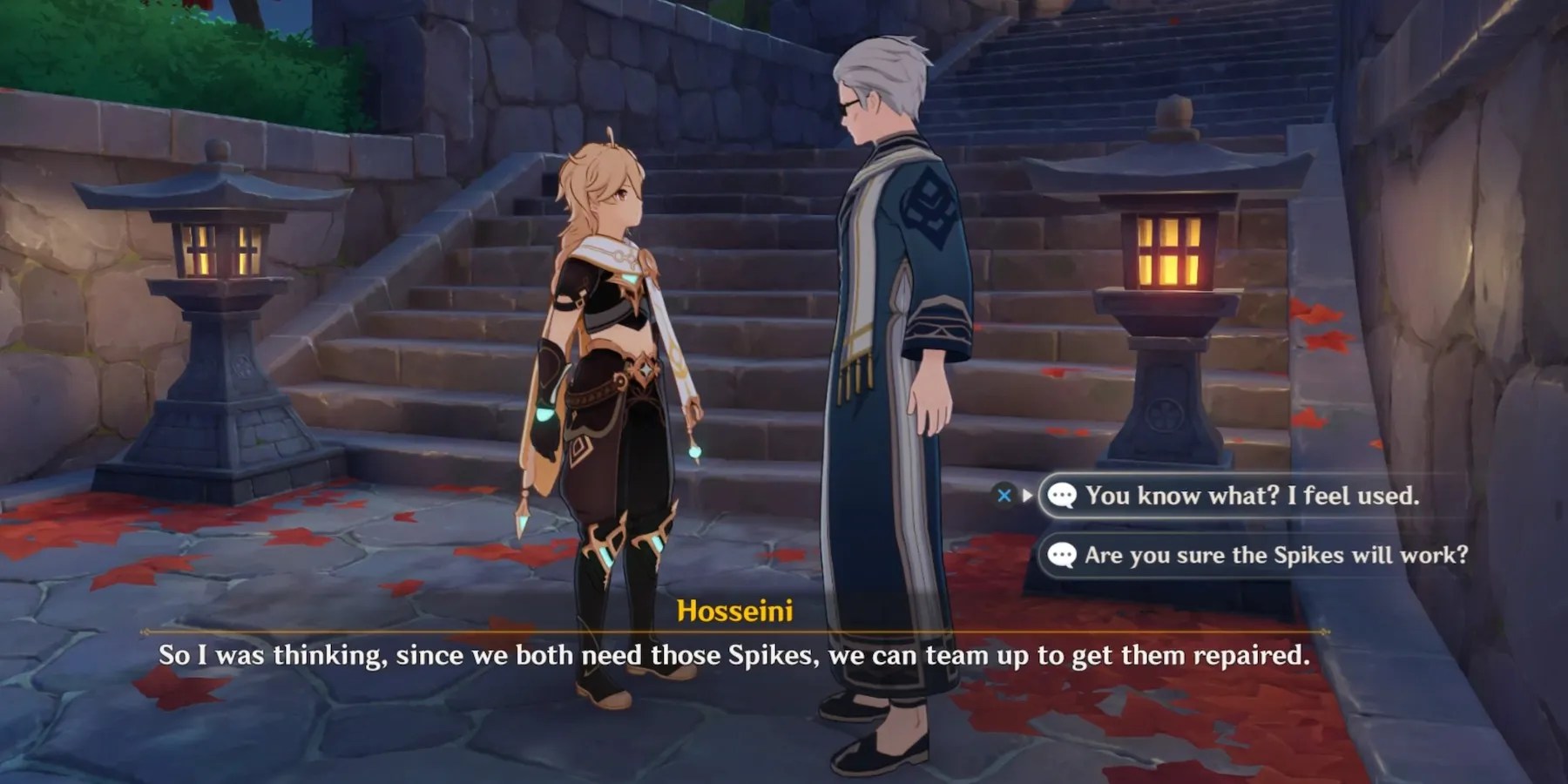The height and width of the screenshot is (784, 1568).
Task: Click the speech bubble icon beside the Spikes question
Action: point(1061,555)
